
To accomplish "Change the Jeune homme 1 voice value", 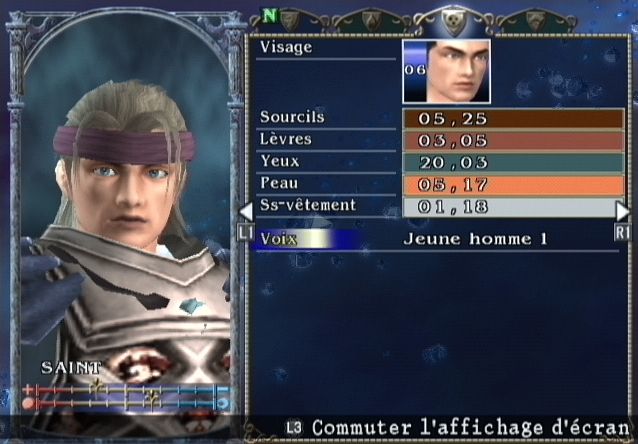I will tap(476, 239).
